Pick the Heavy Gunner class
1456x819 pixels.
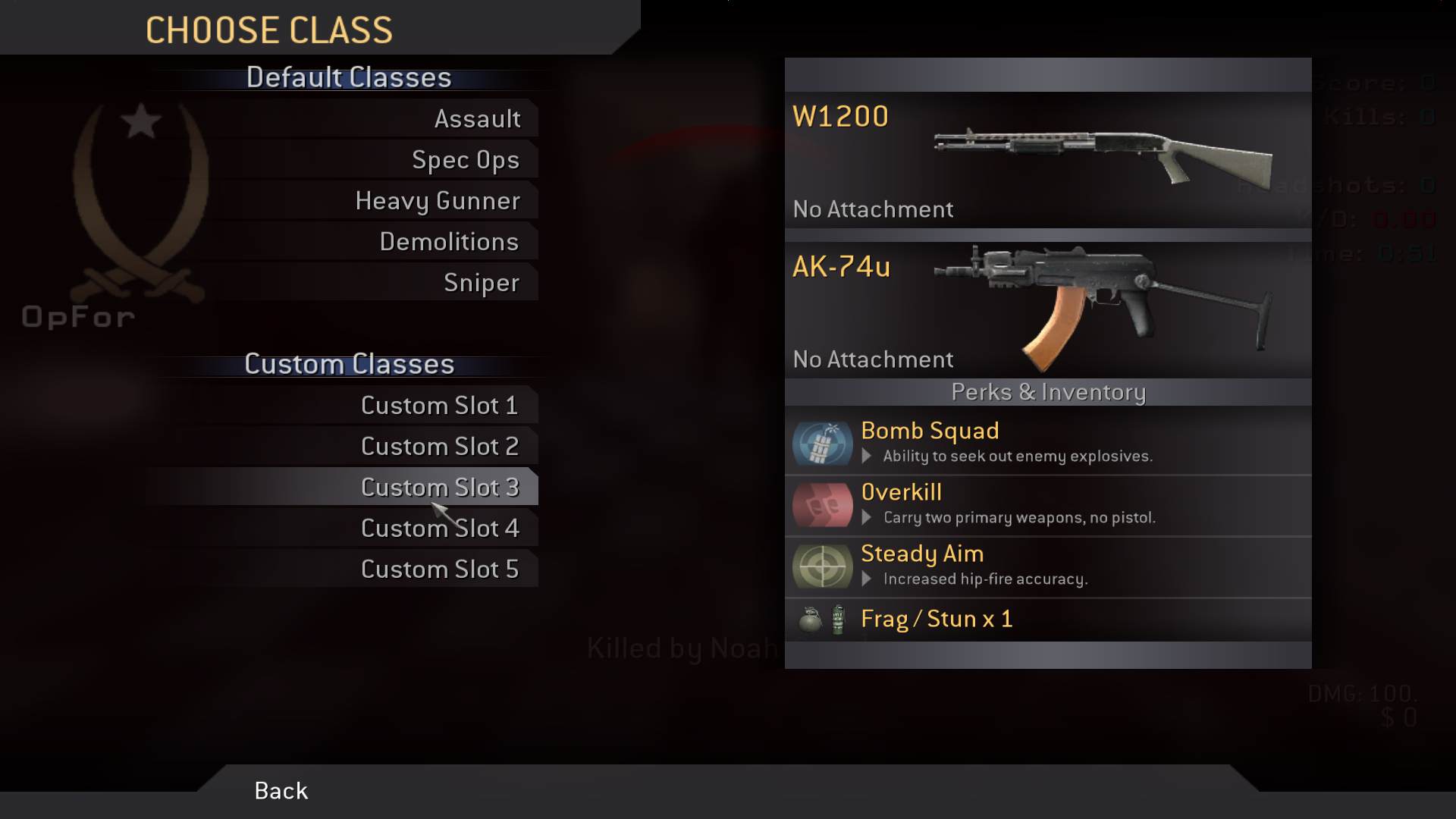(x=438, y=201)
